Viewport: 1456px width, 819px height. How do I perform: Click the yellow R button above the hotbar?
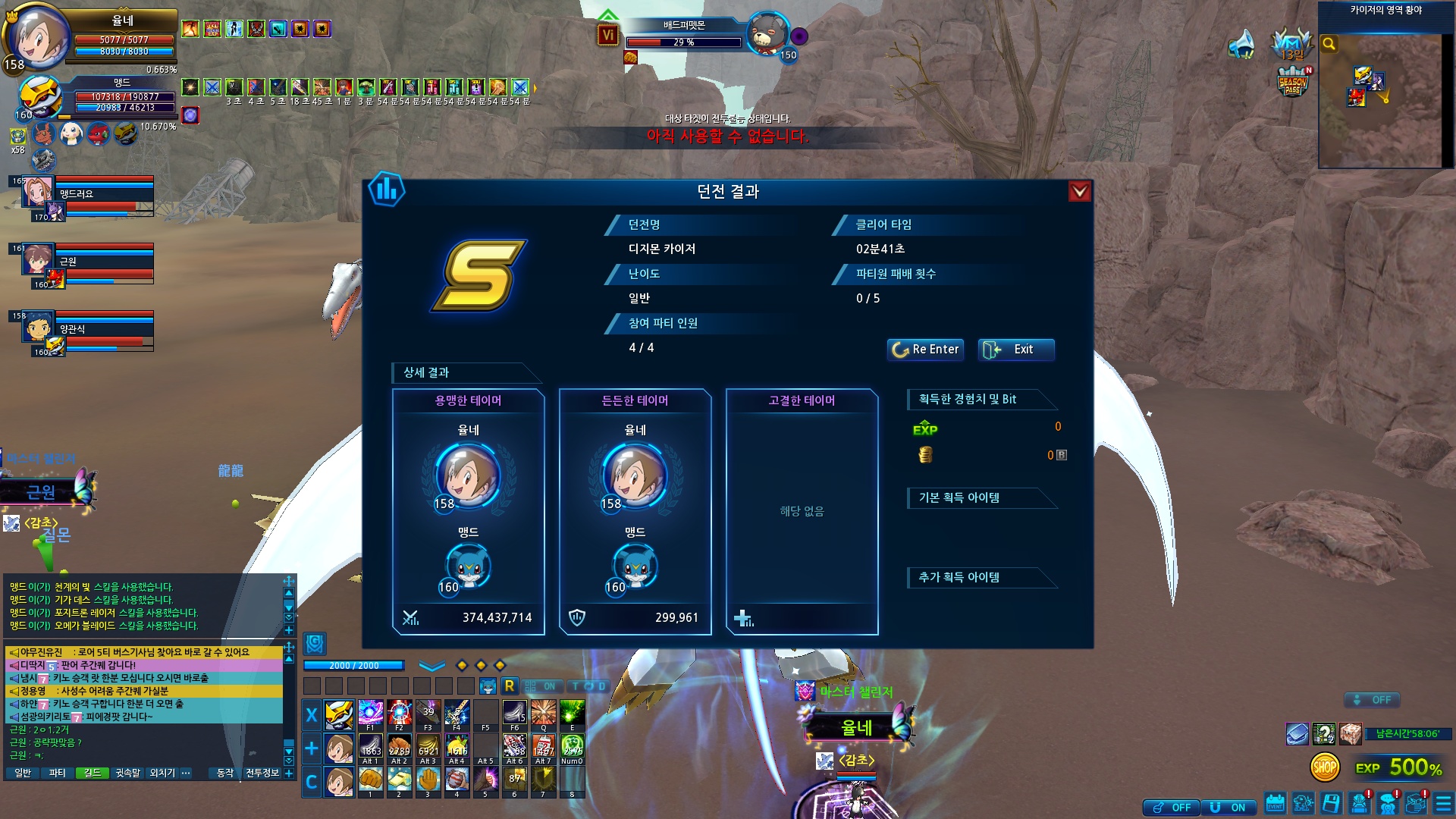(509, 686)
